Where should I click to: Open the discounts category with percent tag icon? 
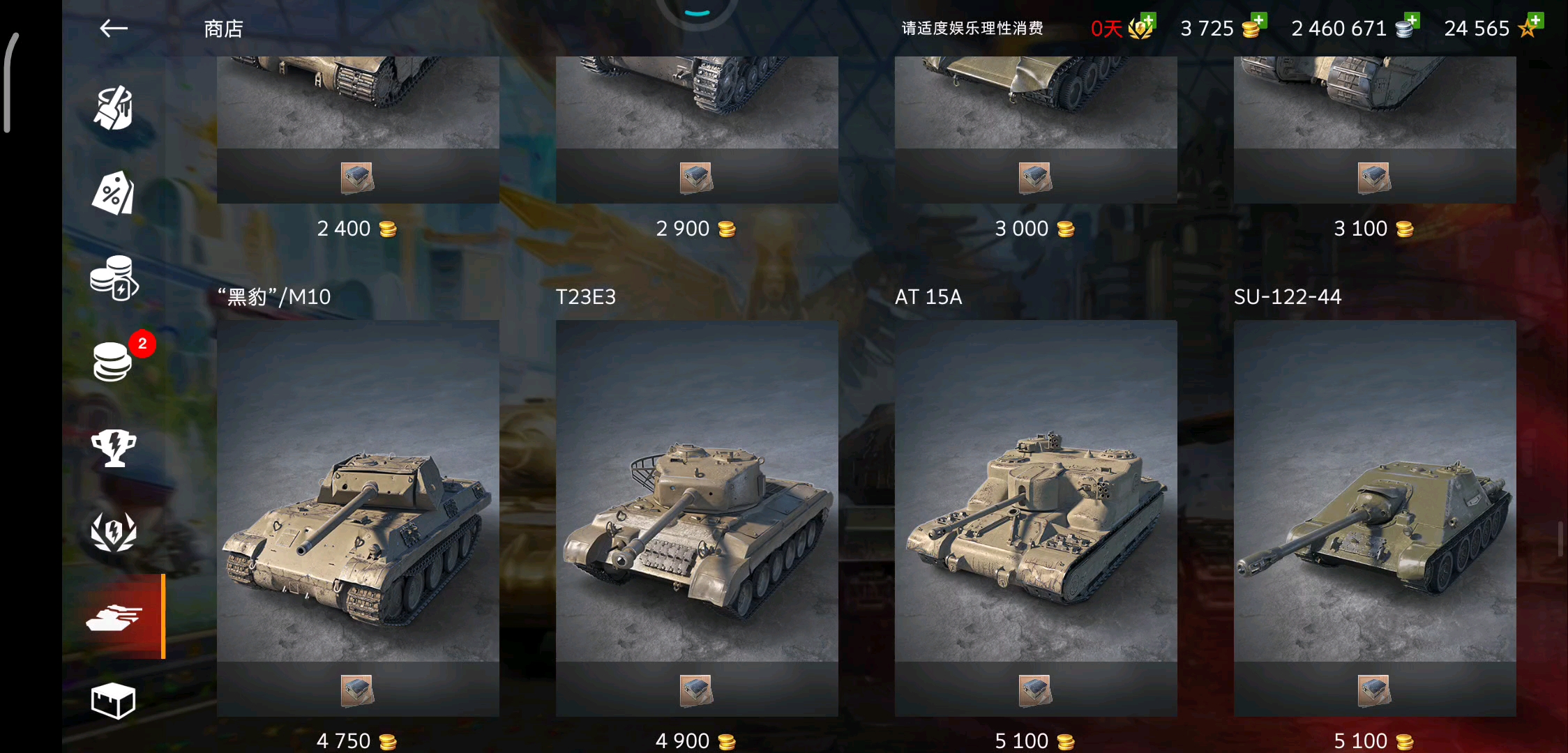[x=113, y=193]
